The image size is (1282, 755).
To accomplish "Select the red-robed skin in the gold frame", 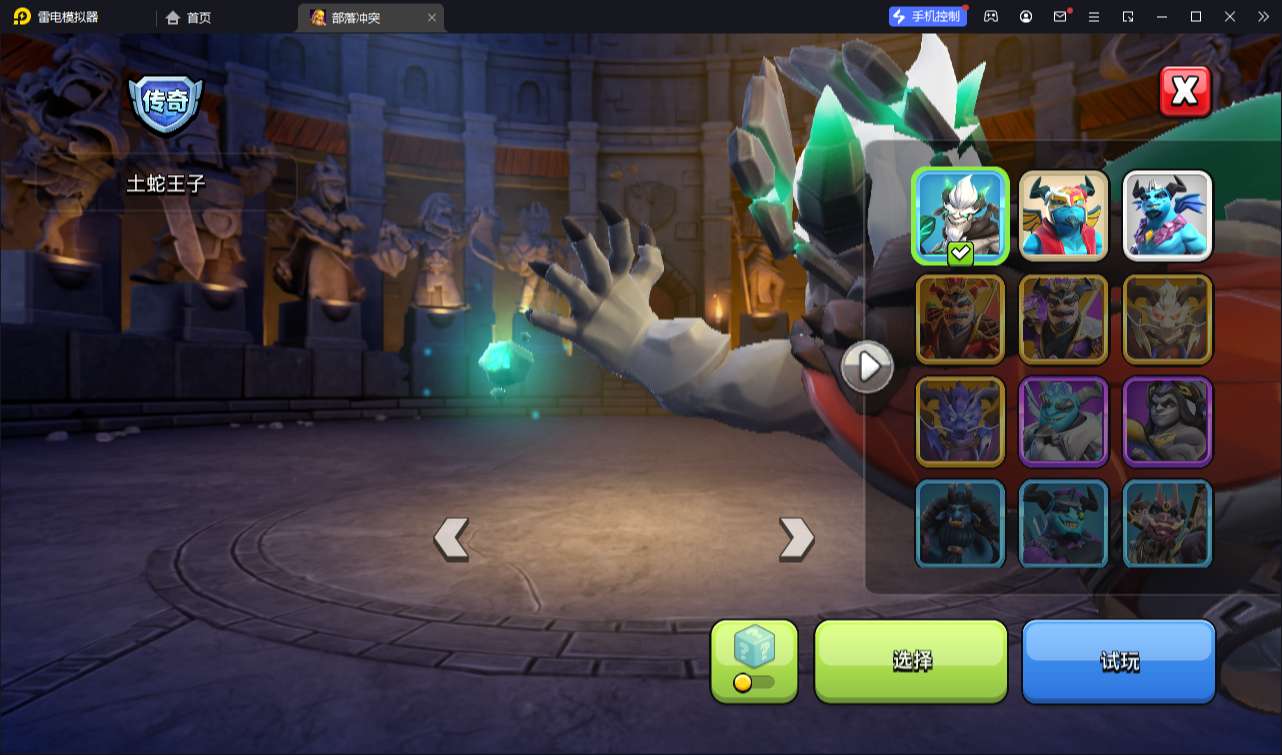I will click(960, 319).
